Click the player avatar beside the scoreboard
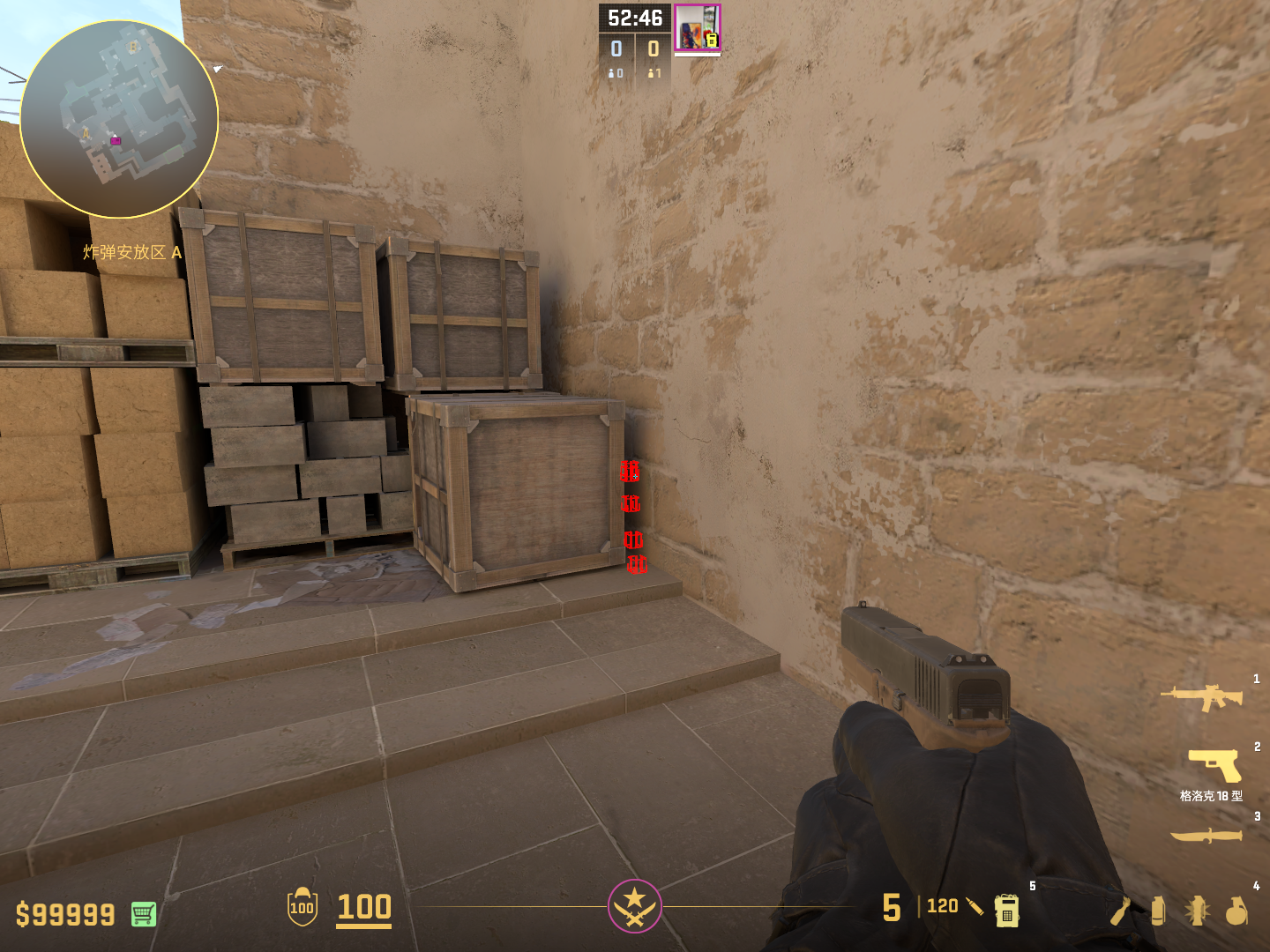The width and height of the screenshot is (1270, 952). (697, 28)
